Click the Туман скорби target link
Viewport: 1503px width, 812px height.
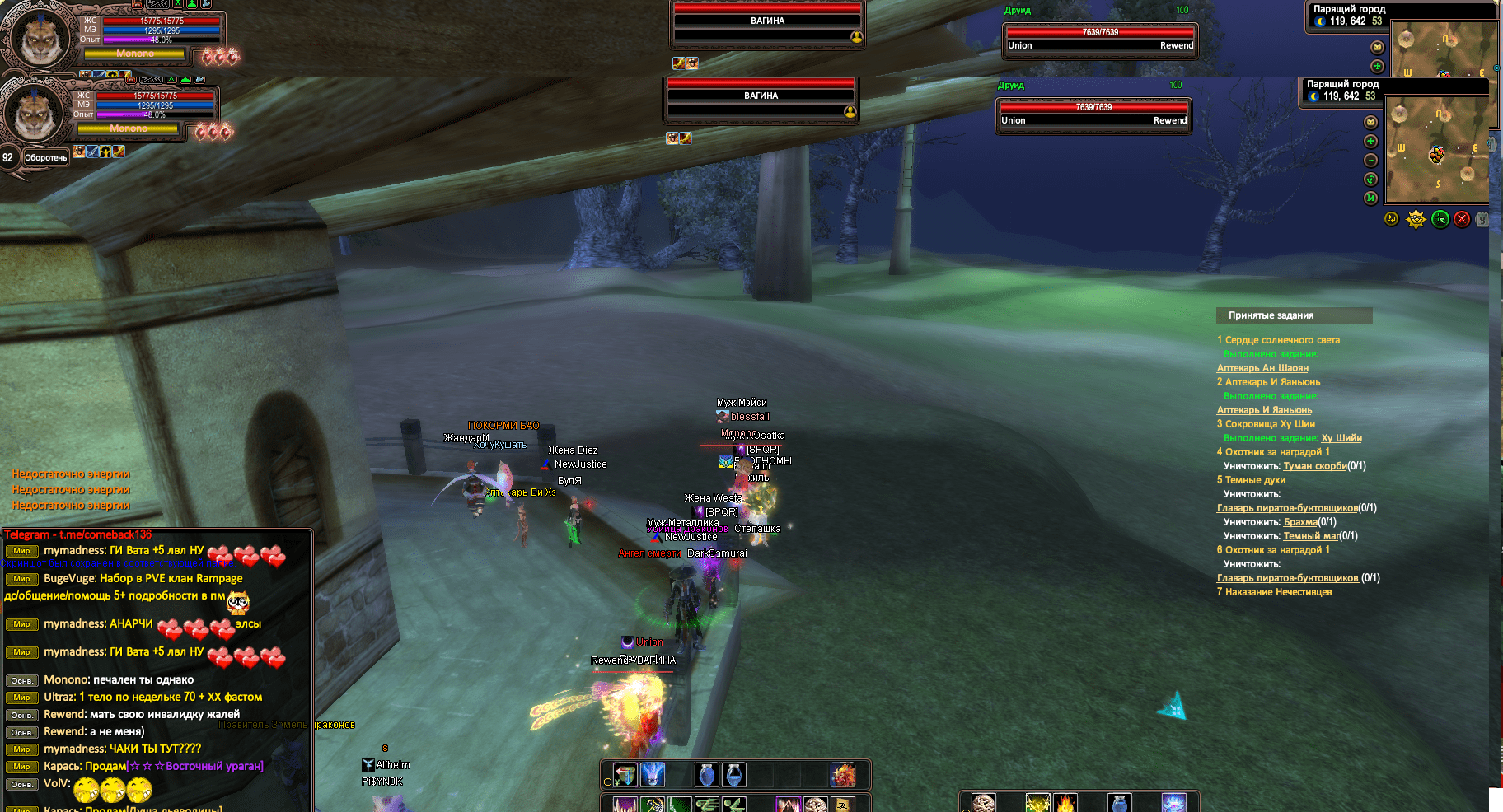1314,466
